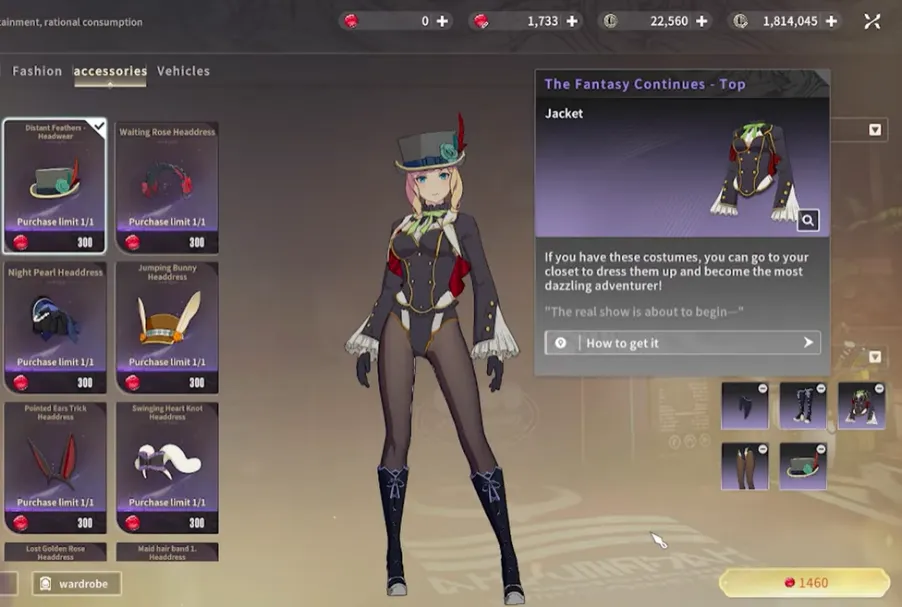Click the How to get it button

(x=683, y=343)
